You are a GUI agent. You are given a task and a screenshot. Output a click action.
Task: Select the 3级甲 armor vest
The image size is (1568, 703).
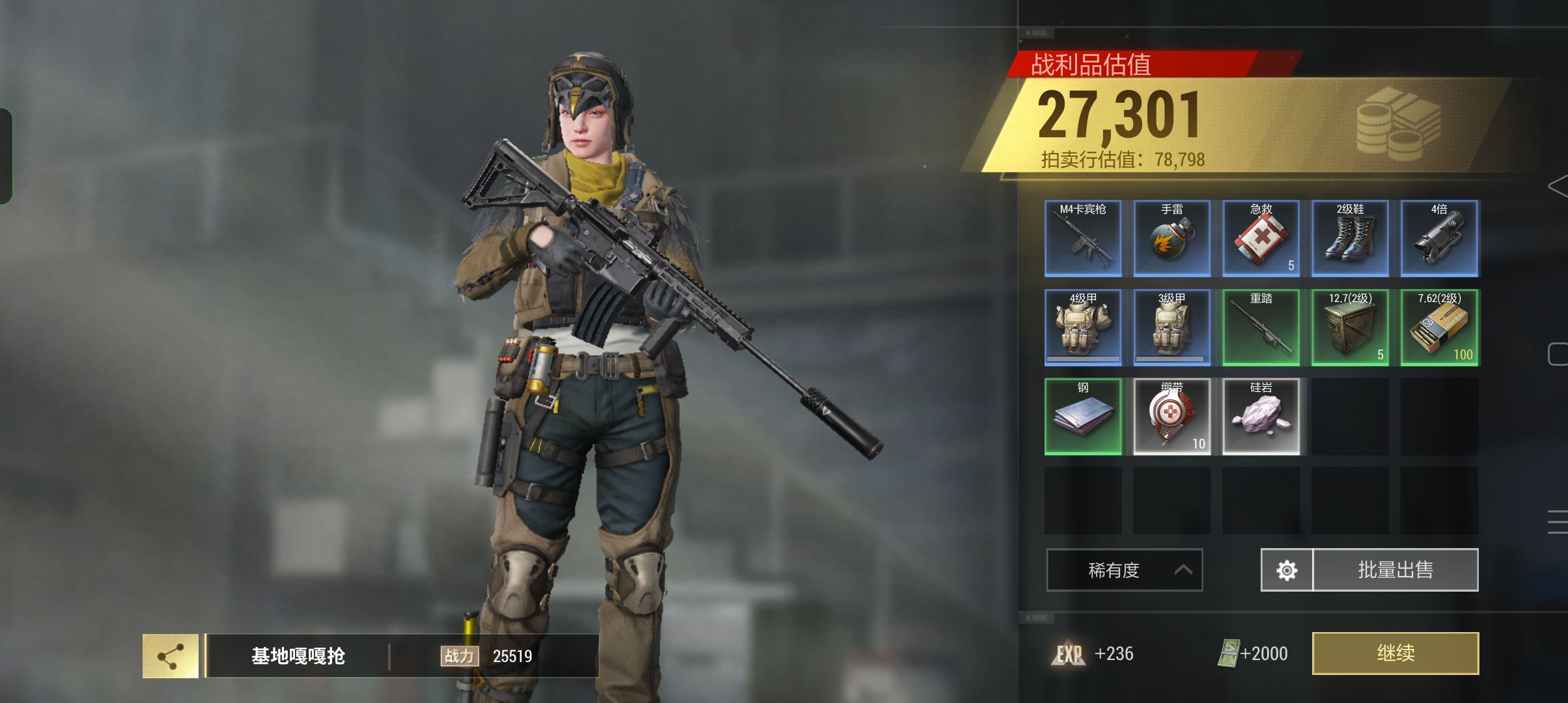point(1172,327)
